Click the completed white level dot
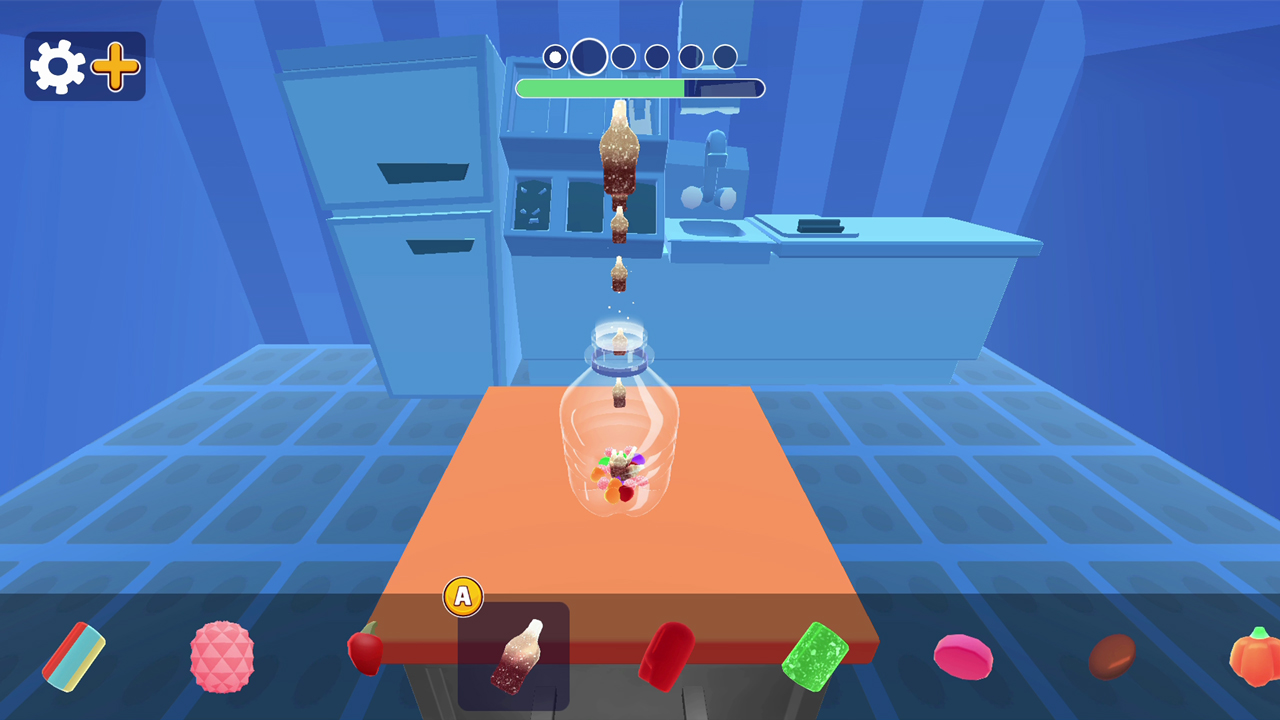Viewport: 1280px width, 720px height. tap(554, 57)
